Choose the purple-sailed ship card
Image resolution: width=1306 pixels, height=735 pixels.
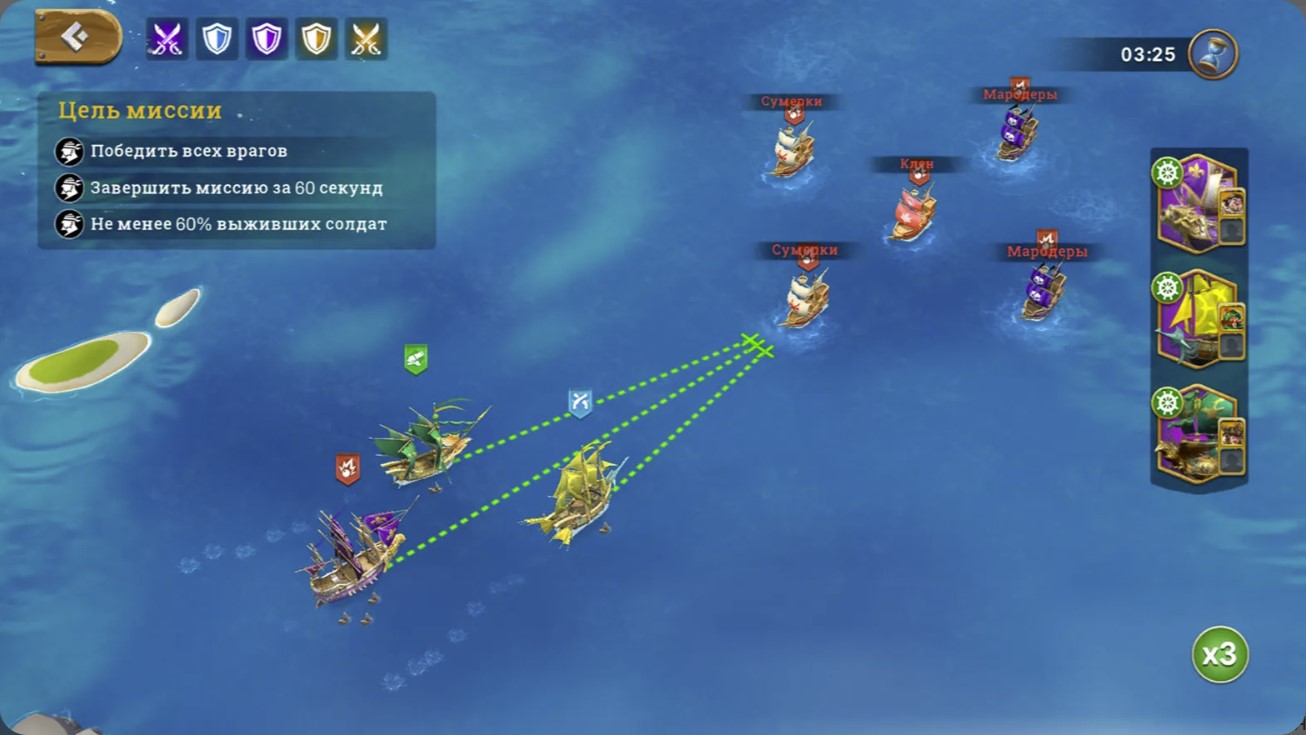click(x=1196, y=204)
